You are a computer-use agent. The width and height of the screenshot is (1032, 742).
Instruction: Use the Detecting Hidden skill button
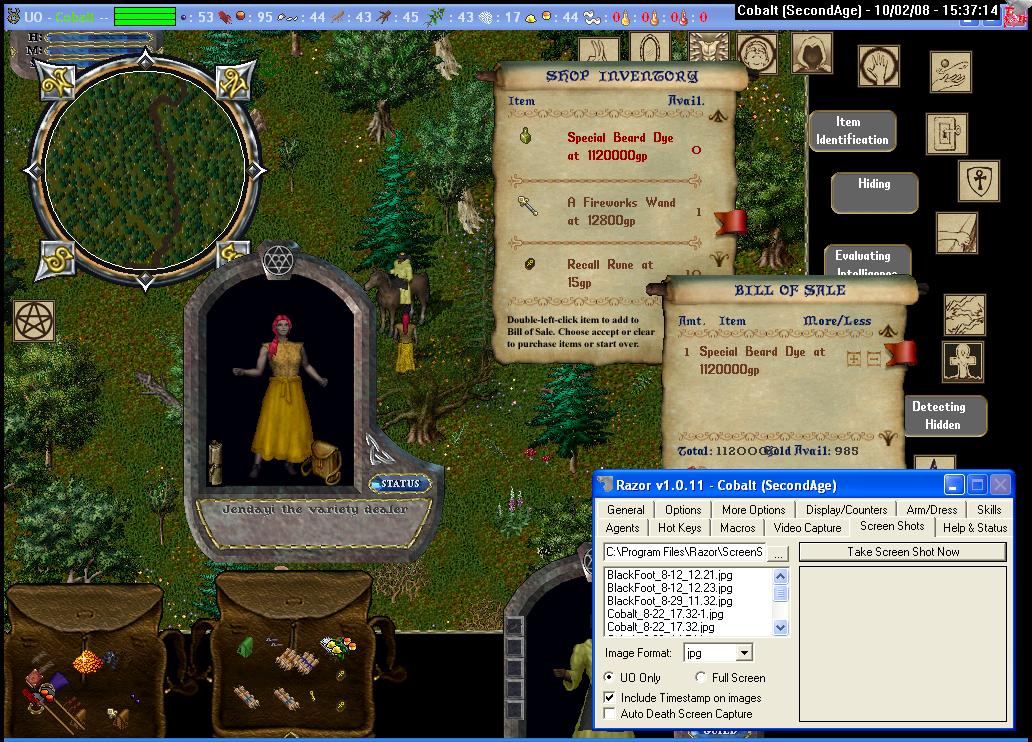pos(938,415)
